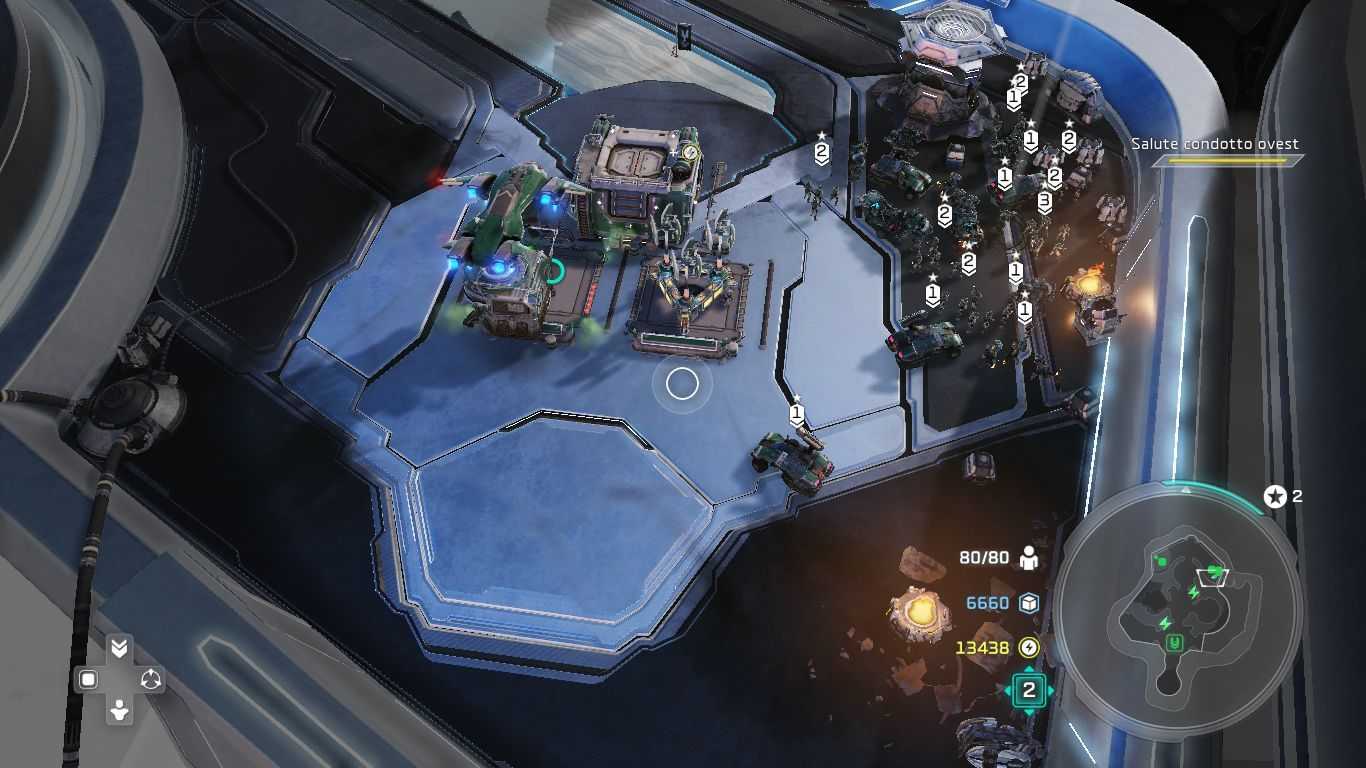
Task: Select control group 2 badge
Action: point(1028,690)
